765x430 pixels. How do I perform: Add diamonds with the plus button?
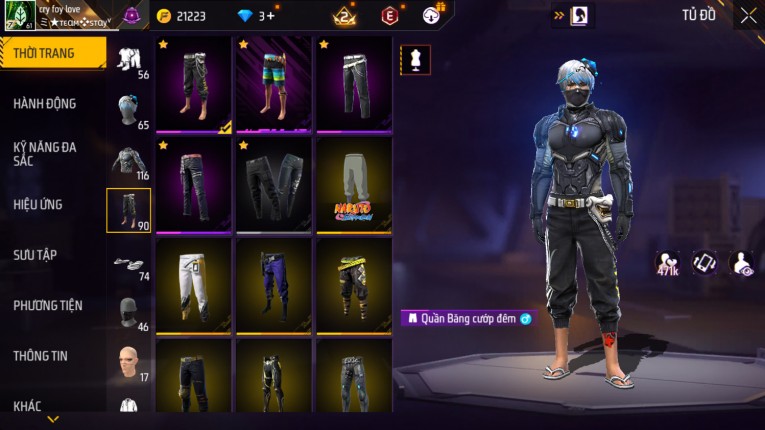(271, 16)
